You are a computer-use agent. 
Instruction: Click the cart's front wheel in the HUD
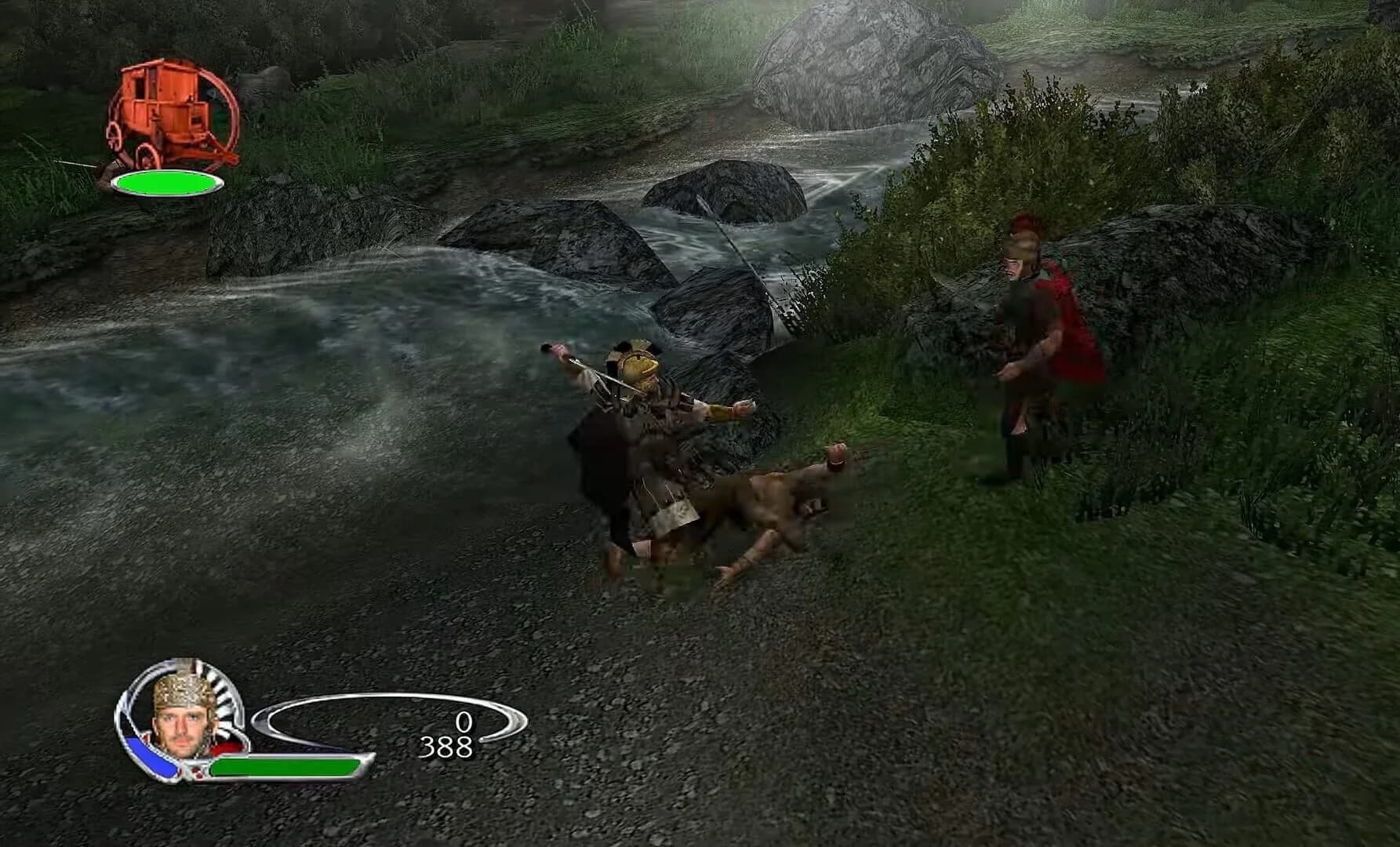tap(147, 153)
